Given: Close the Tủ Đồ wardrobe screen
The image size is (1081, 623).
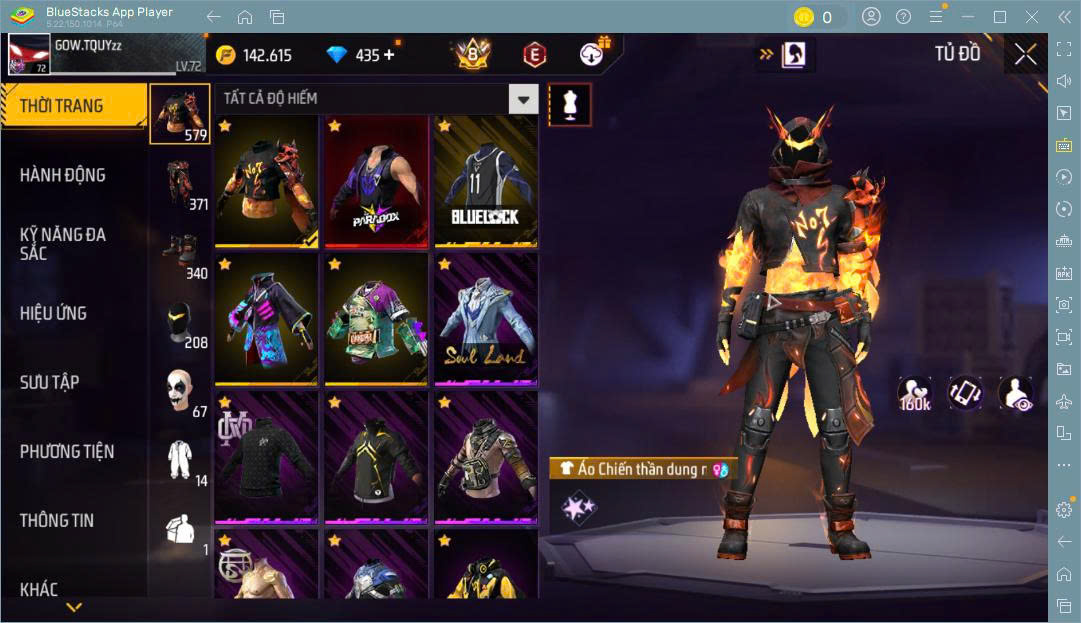Looking at the screenshot, I should [1025, 55].
